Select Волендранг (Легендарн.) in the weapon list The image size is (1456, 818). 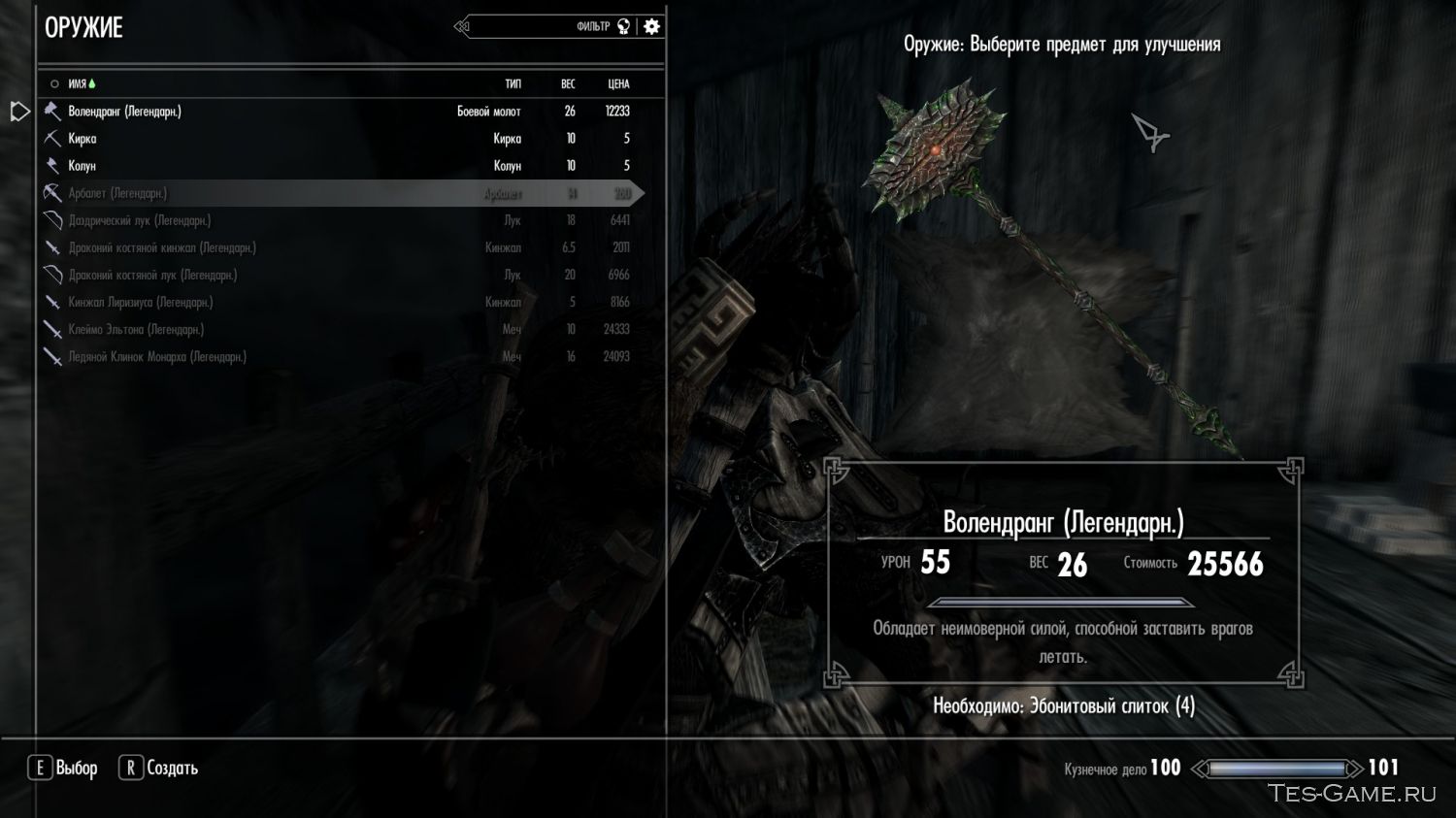pos(124,112)
